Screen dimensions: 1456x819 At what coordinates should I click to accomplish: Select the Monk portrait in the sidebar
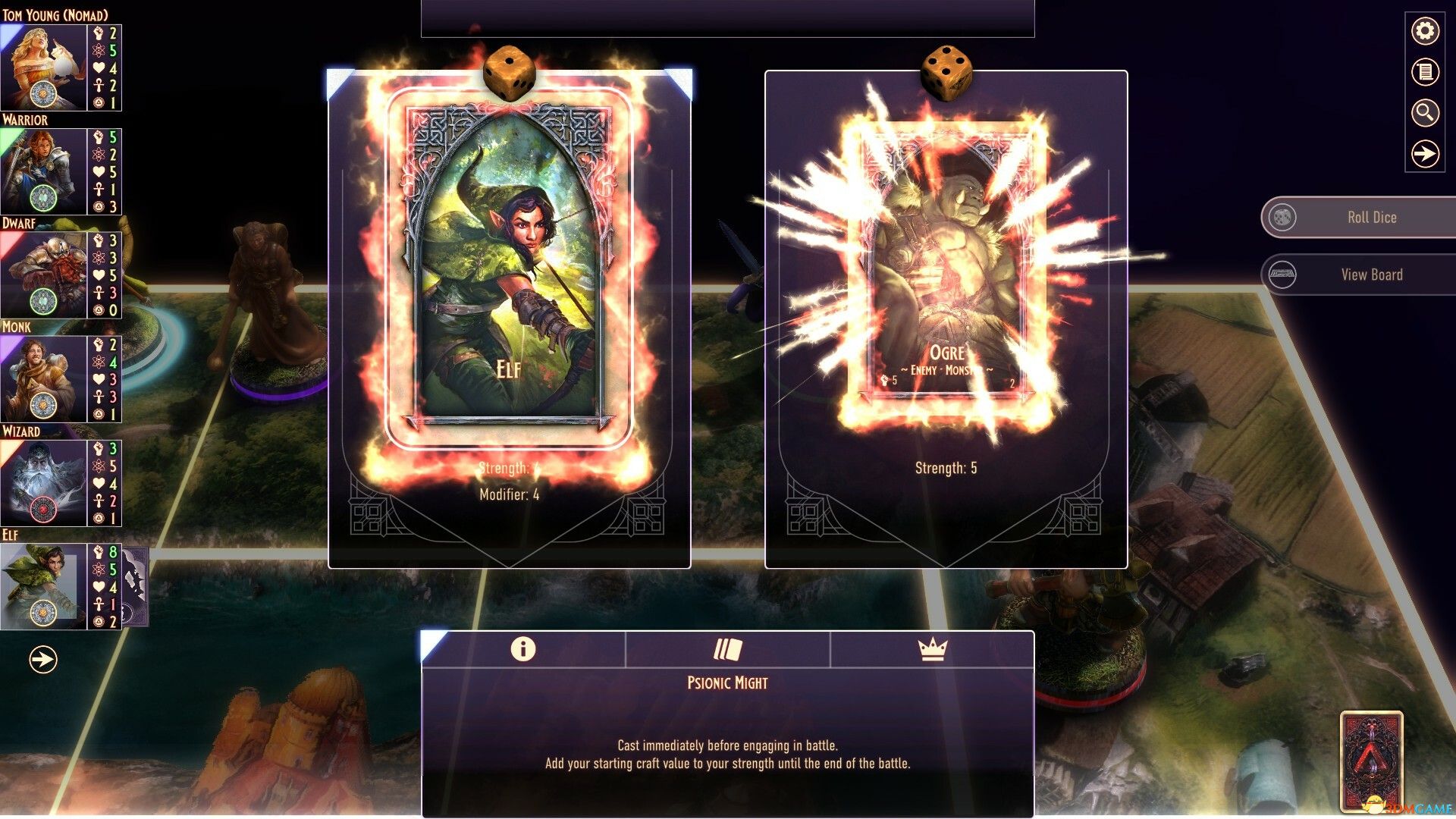[42, 373]
